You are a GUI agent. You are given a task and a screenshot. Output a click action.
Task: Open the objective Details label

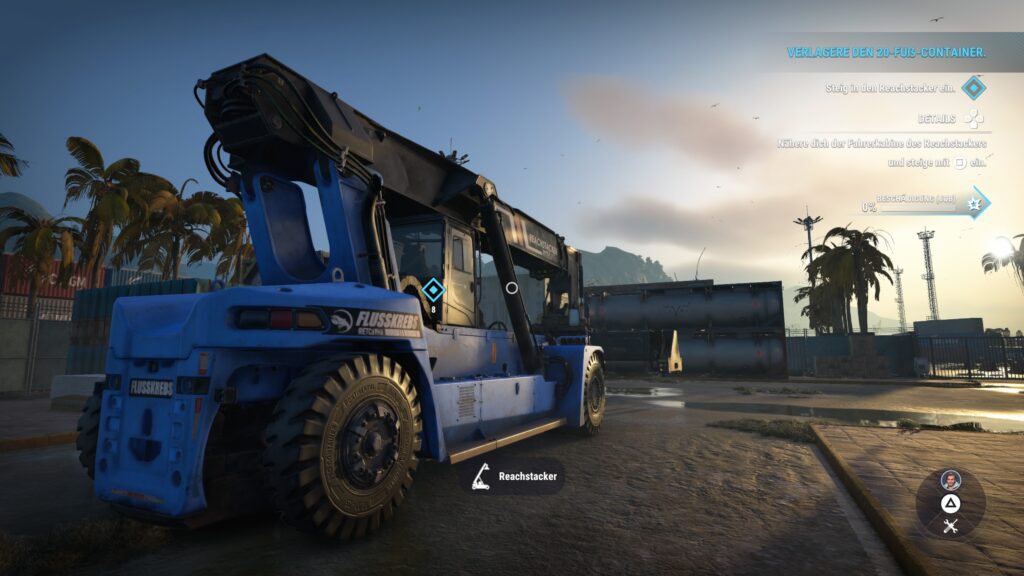(937, 118)
